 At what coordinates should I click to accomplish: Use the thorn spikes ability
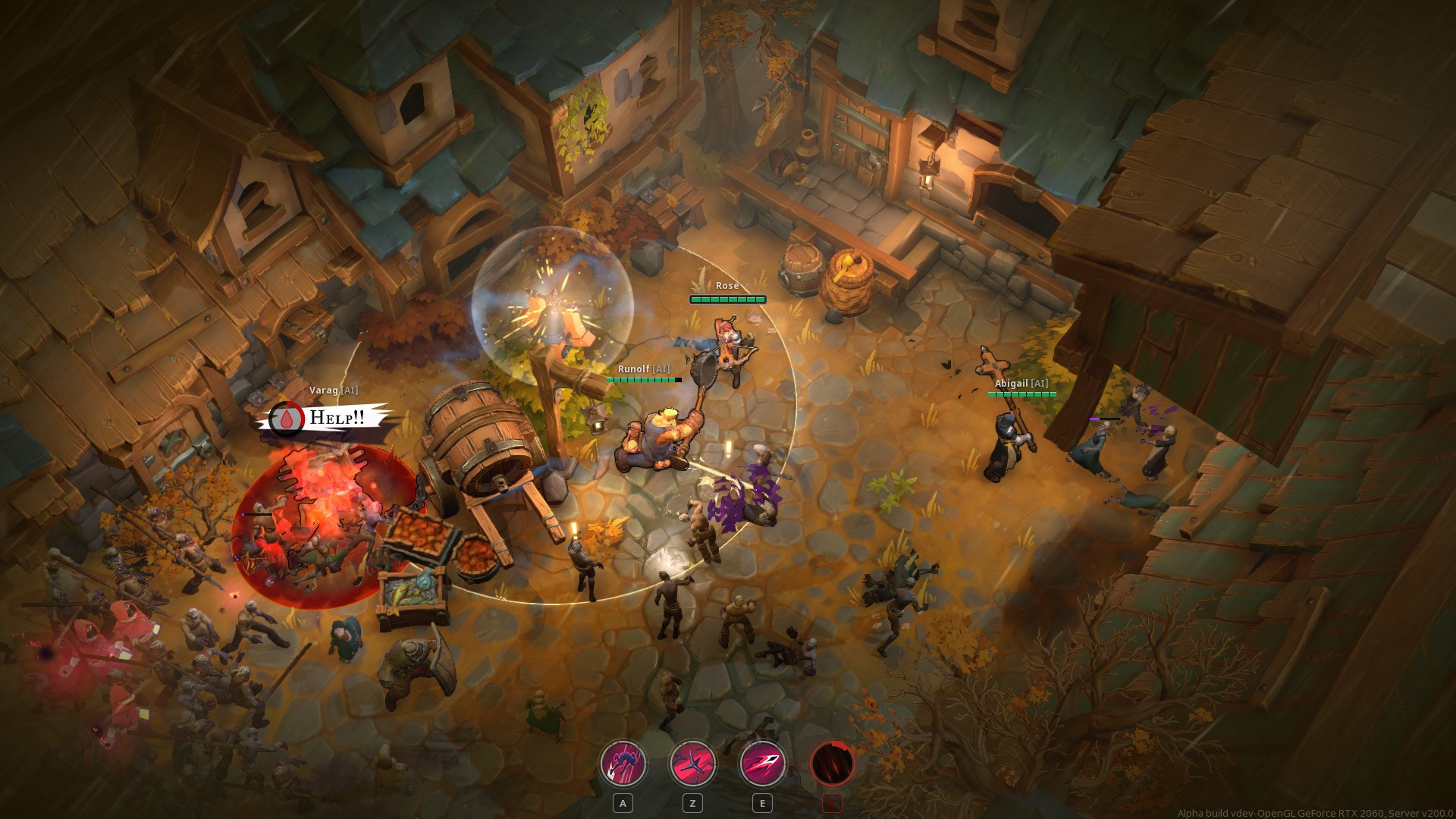pyautogui.click(x=692, y=763)
